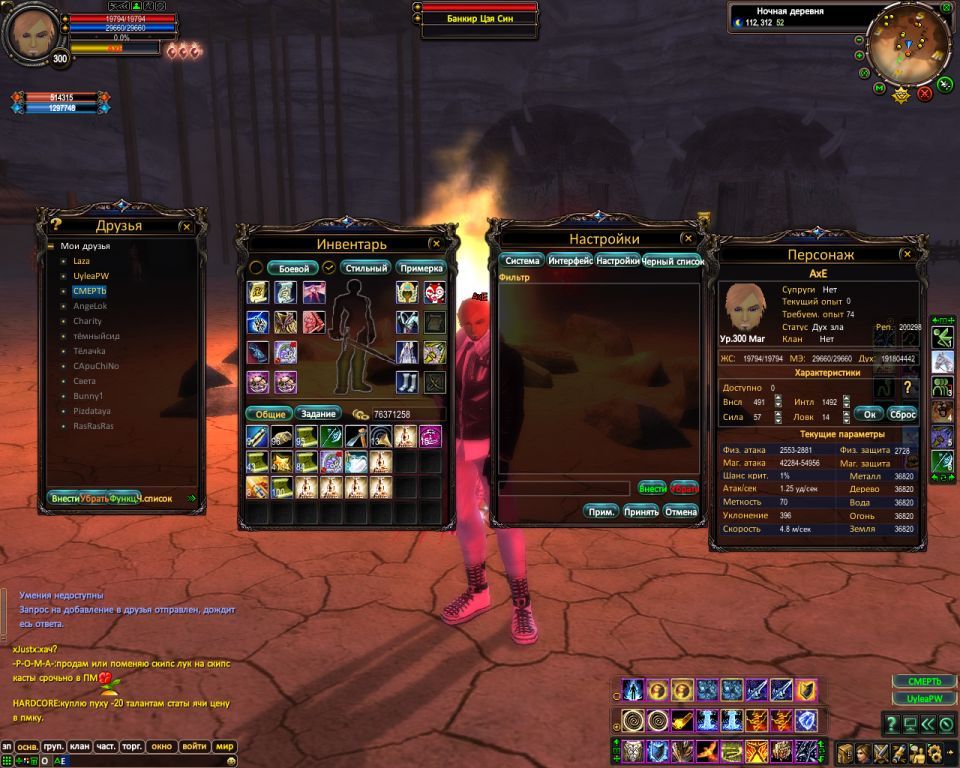Viewport: 960px width, 768px height.
Task: Switch to the мир chat channel
Action: [225, 746]
